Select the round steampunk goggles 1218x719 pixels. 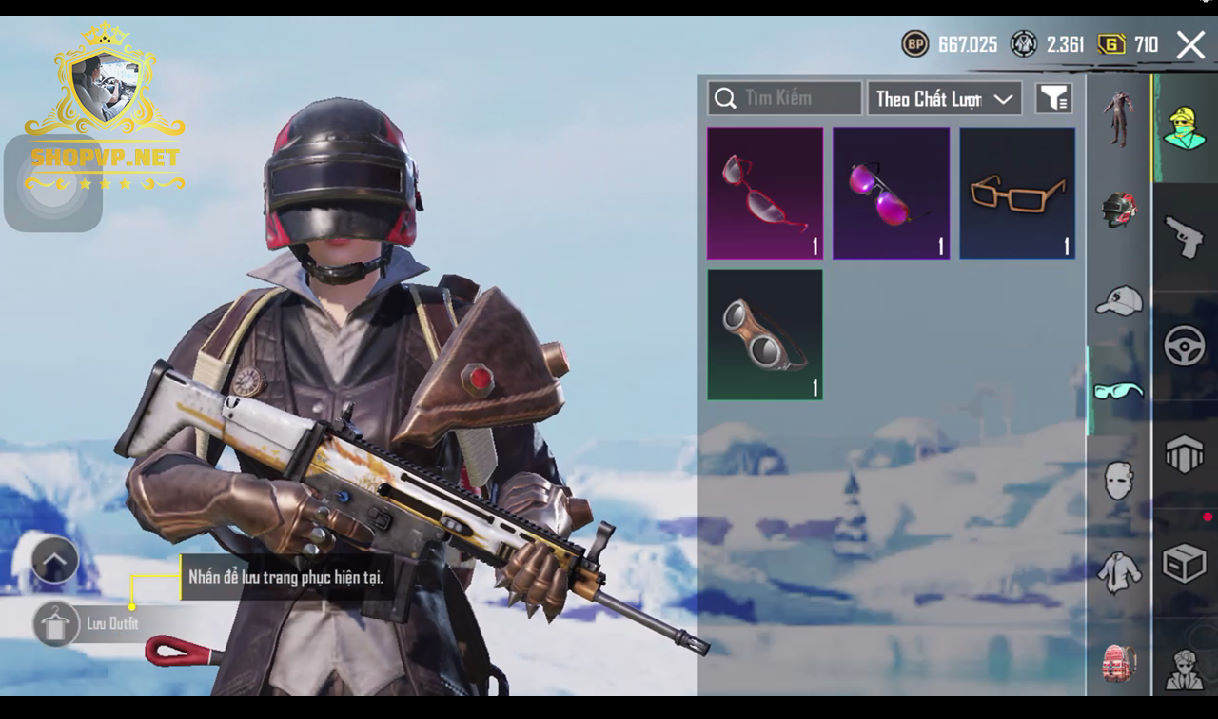click(x=765, y=335)
